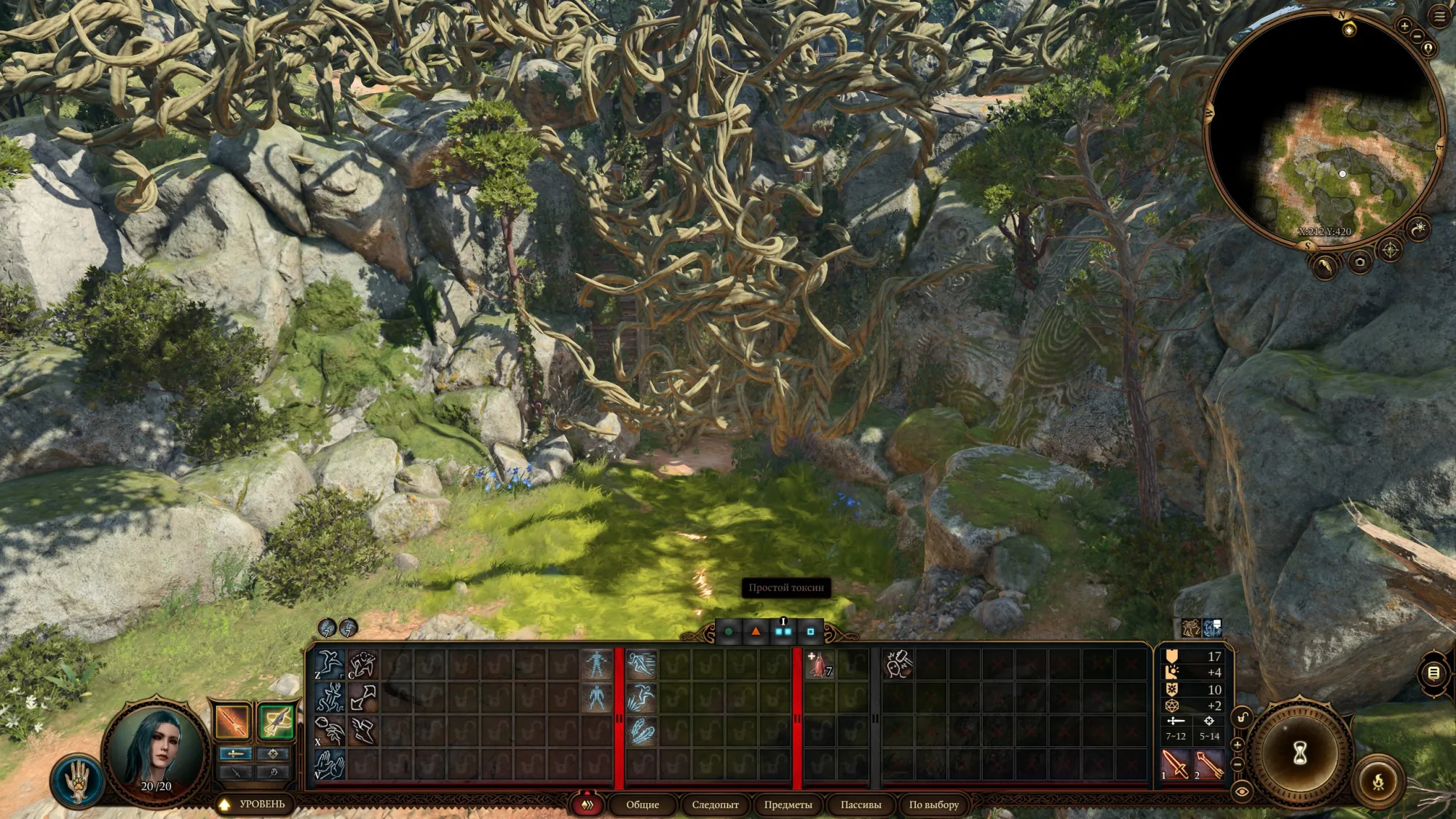Select the Предметы hotbar tab

[788, 804]
